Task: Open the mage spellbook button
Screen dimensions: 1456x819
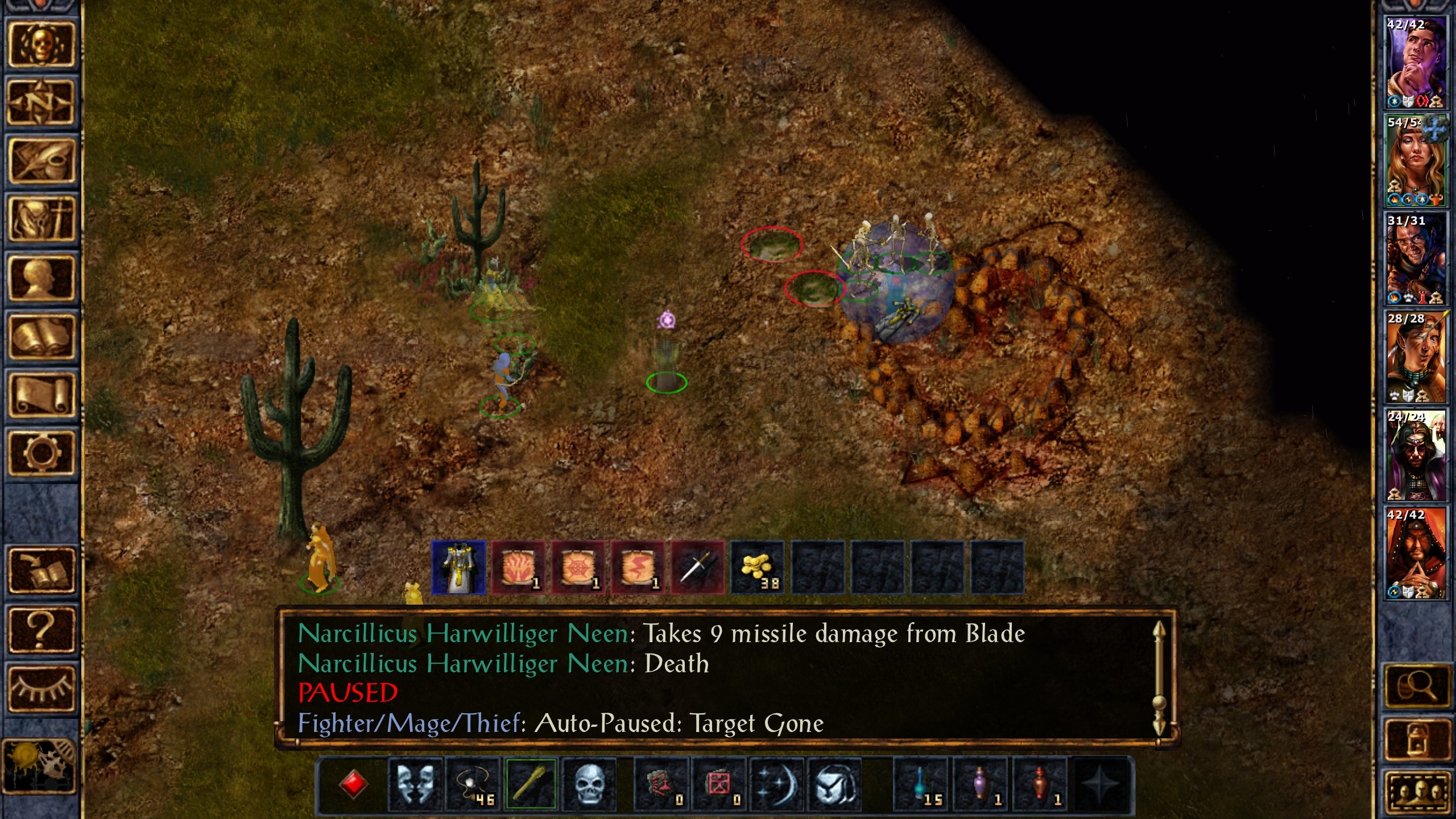Action: pos(41,337)
